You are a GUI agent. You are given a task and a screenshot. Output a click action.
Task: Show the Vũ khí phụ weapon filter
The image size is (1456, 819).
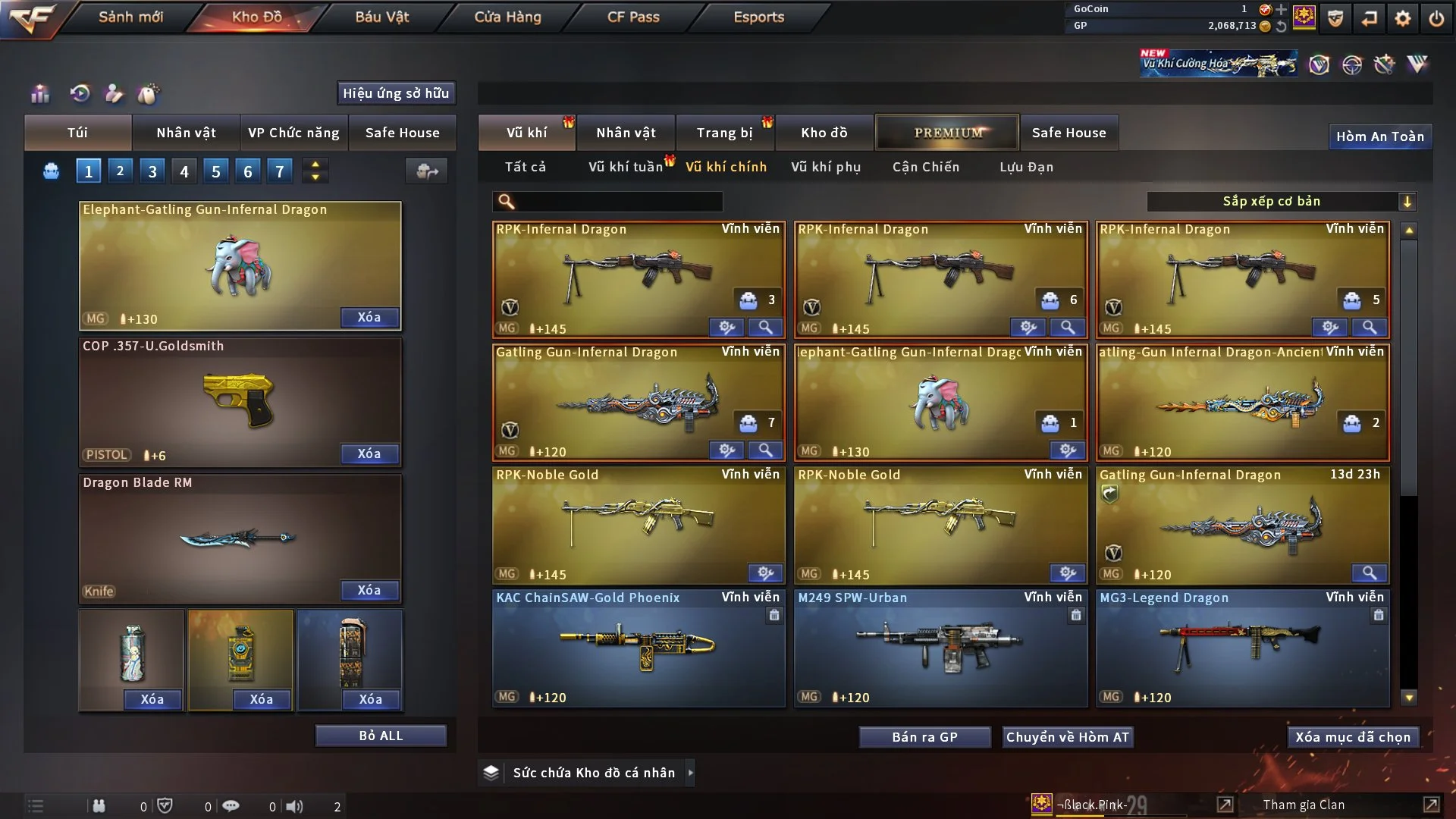click(825, 167)
